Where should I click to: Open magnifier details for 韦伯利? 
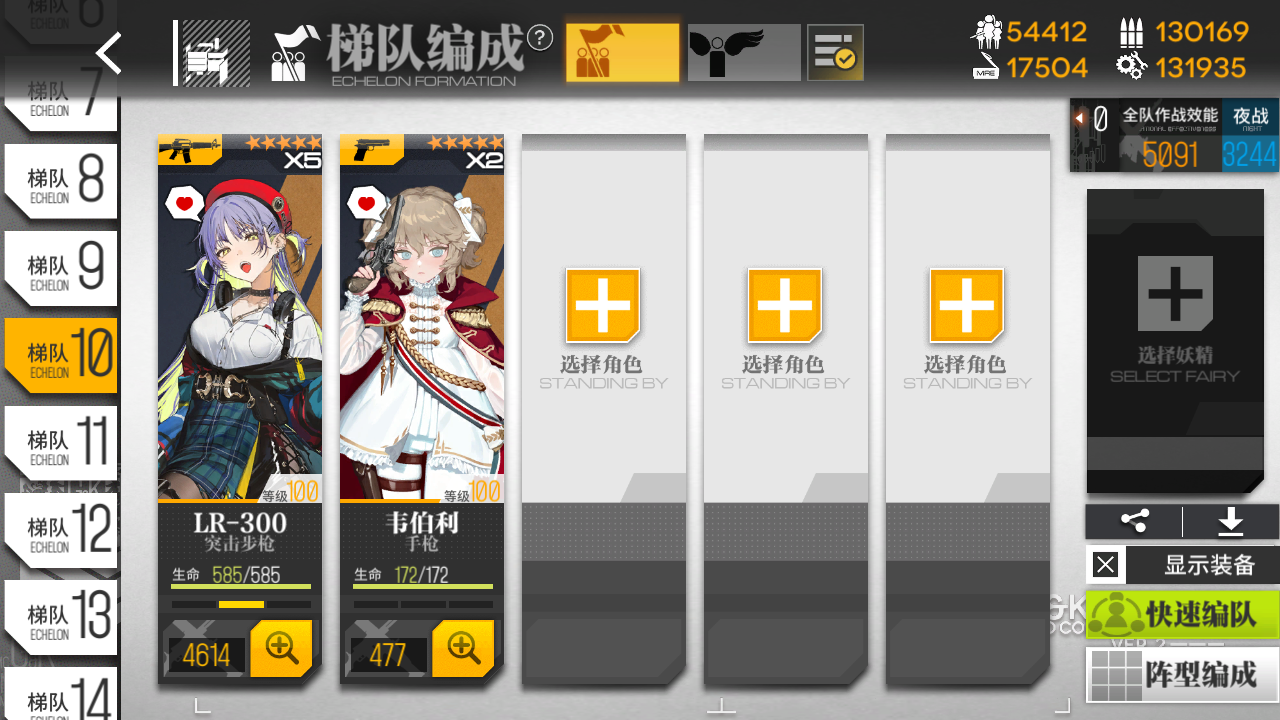463,648
